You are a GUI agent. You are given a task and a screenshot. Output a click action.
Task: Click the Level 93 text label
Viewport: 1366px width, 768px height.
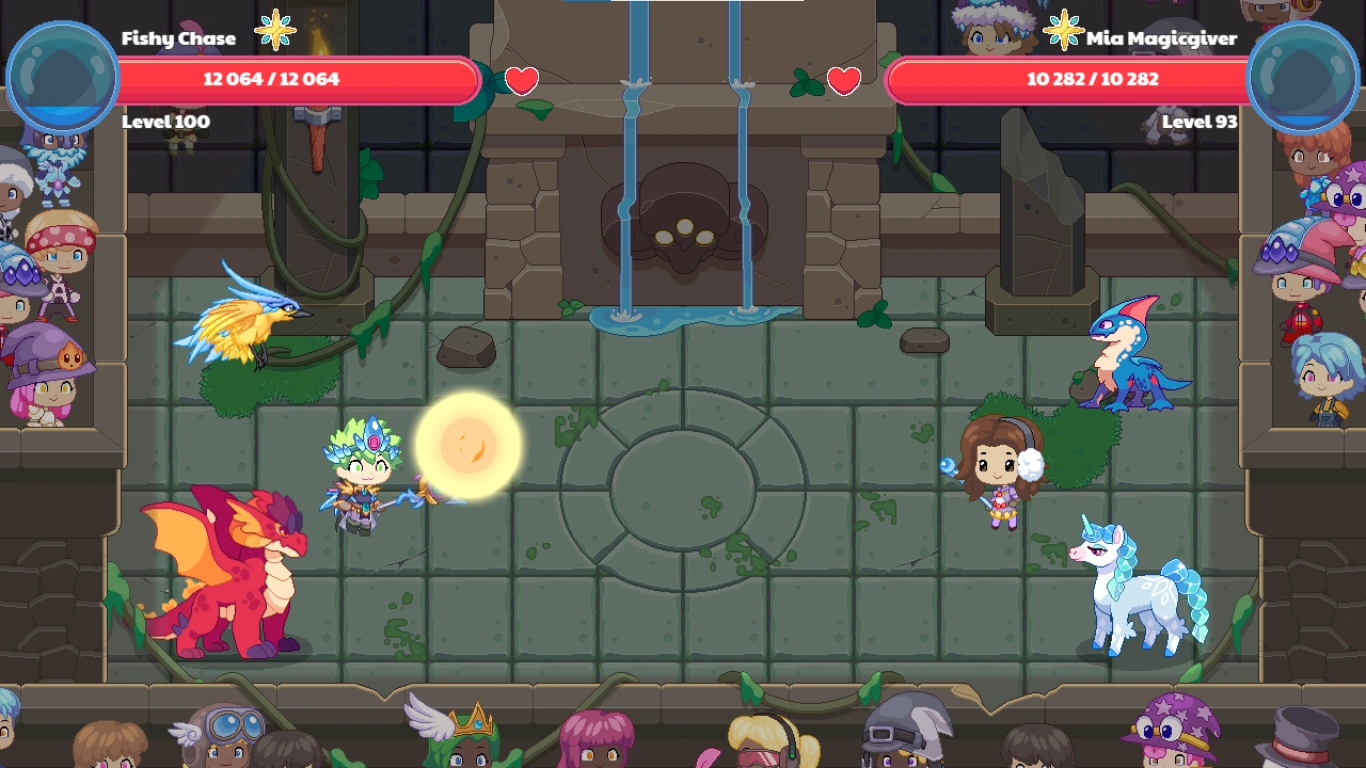click(1200, 122)
